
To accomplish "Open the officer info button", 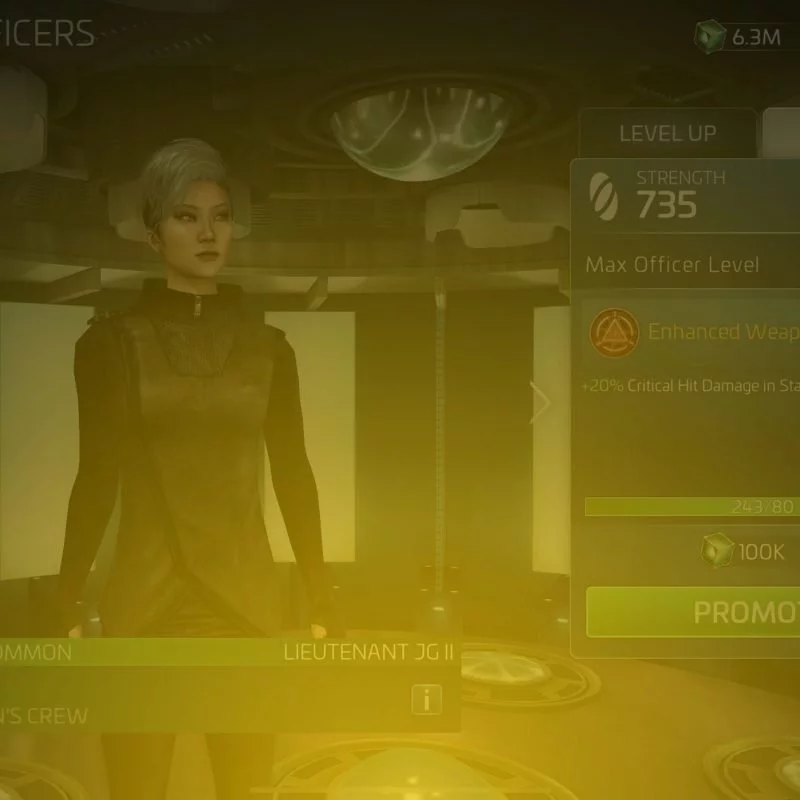I will [x=427, y=701].
